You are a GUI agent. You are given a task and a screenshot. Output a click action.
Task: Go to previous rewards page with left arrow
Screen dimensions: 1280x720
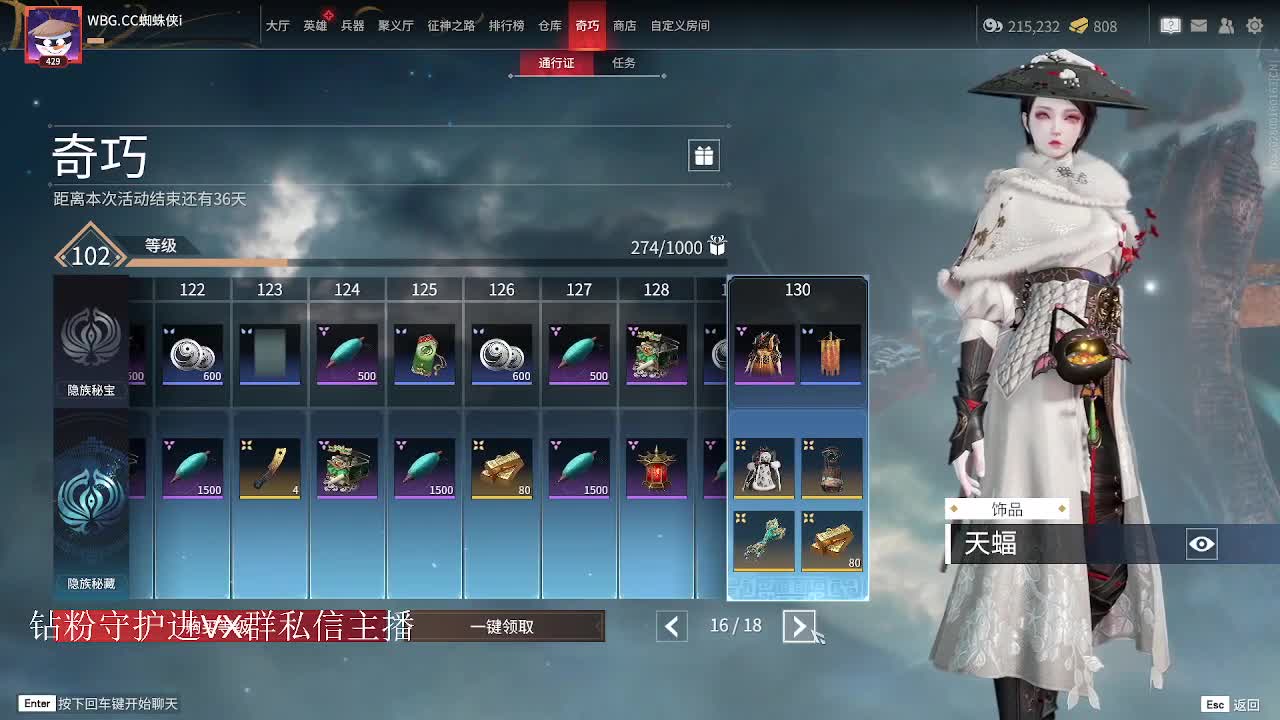click(671, 626)
